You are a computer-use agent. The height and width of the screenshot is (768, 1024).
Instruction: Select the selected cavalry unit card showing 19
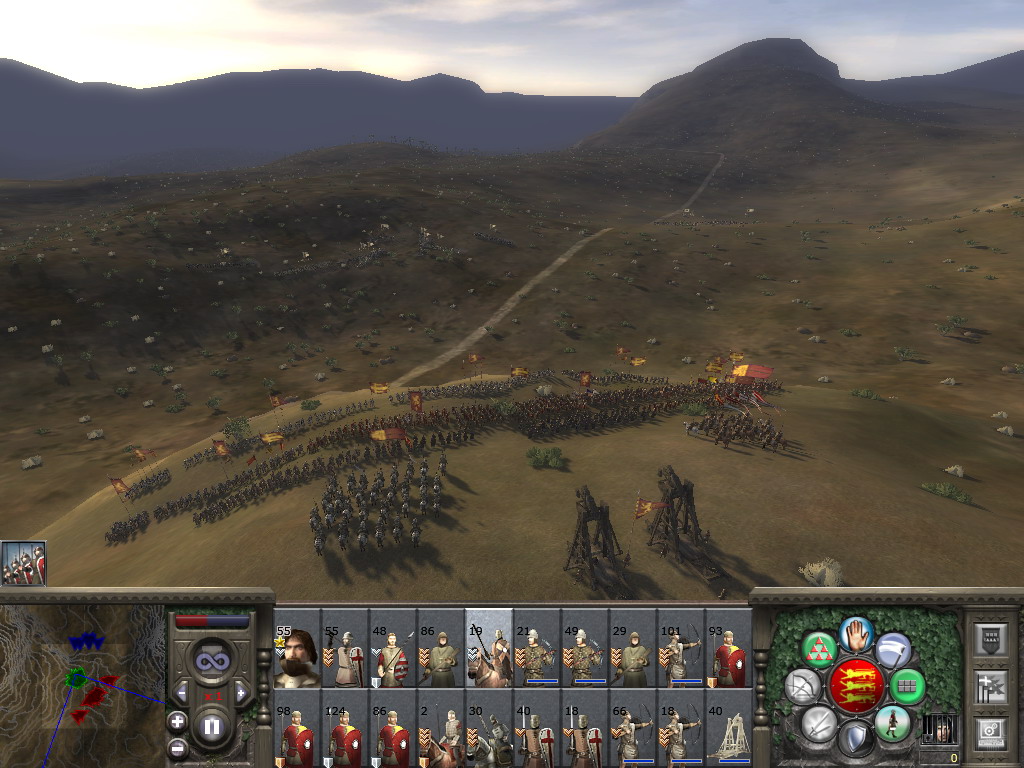489,648
